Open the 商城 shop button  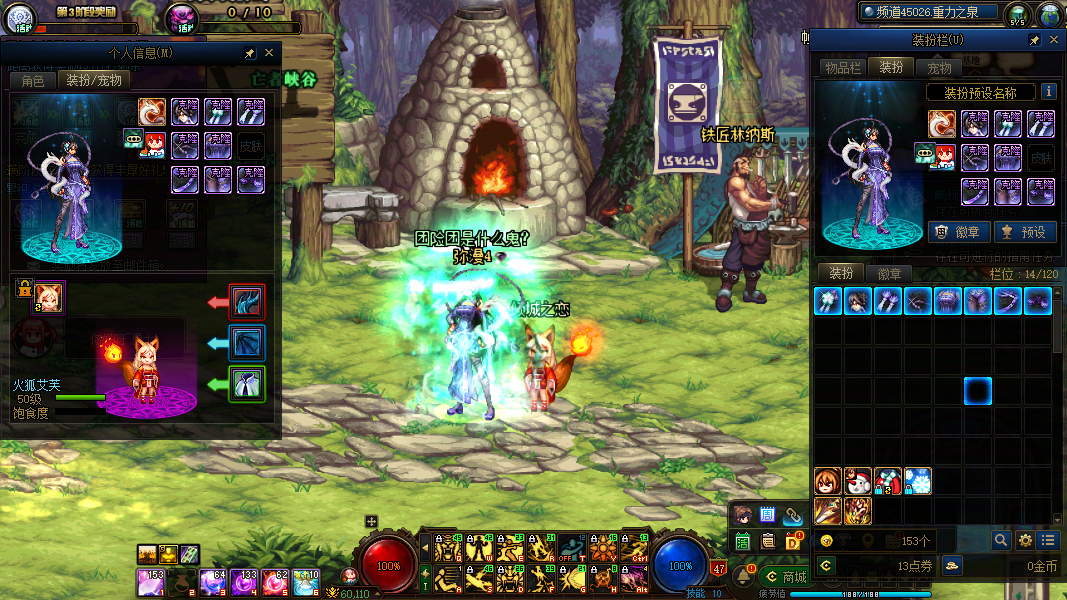click(784, 577)
